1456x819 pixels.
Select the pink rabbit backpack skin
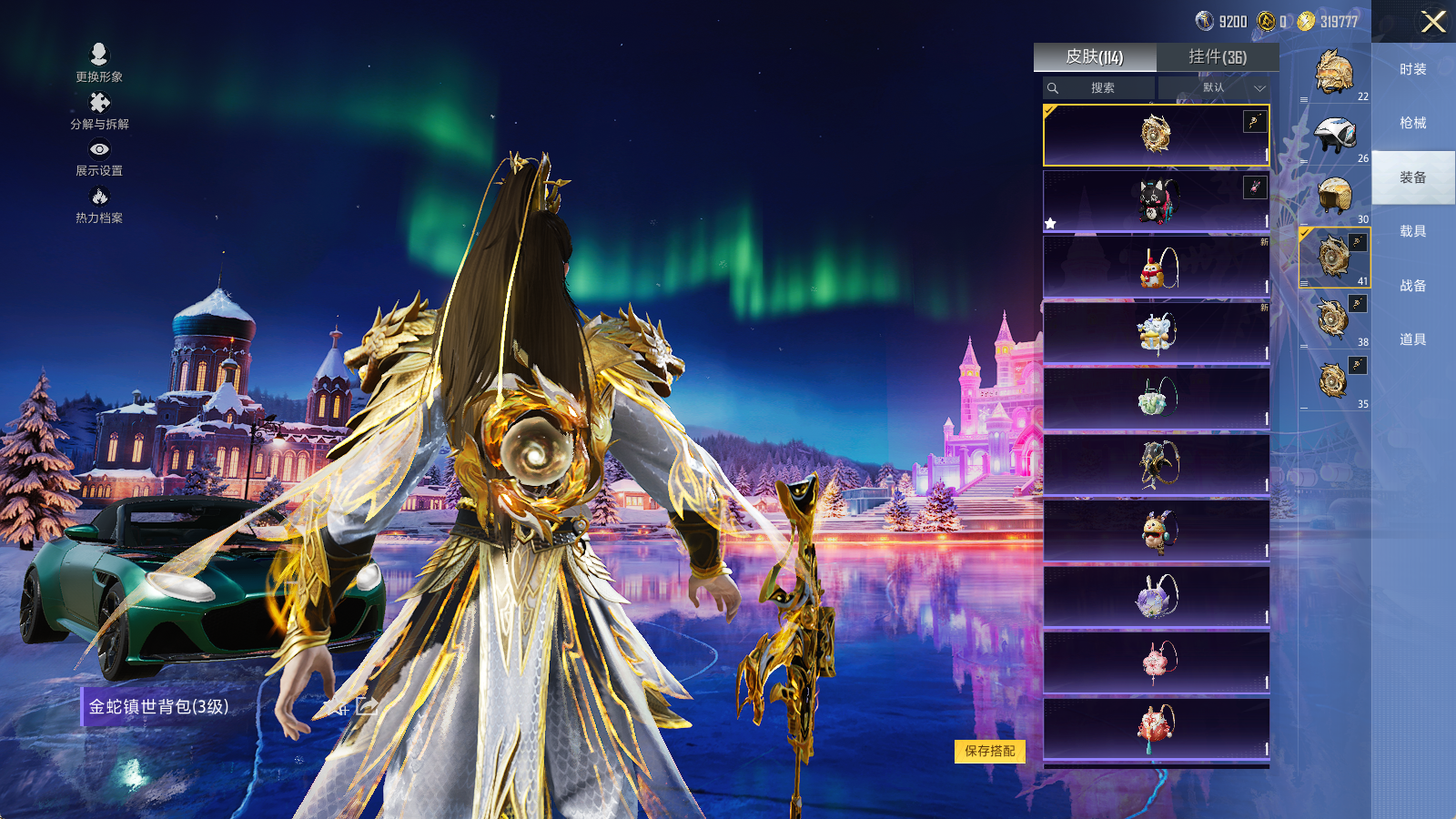[1156, 662]
